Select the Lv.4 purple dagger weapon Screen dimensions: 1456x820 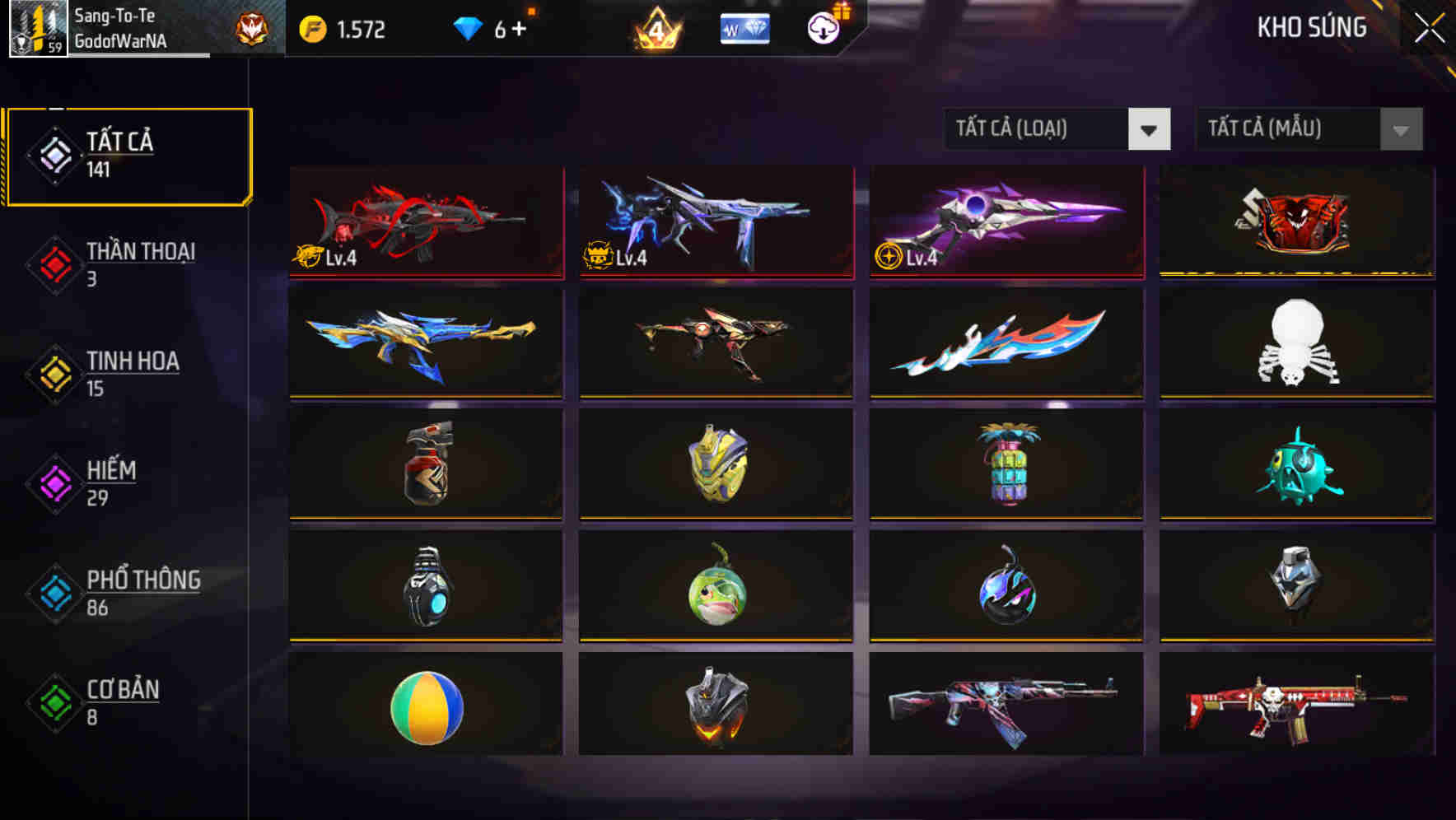click(x=1006, y=221)
